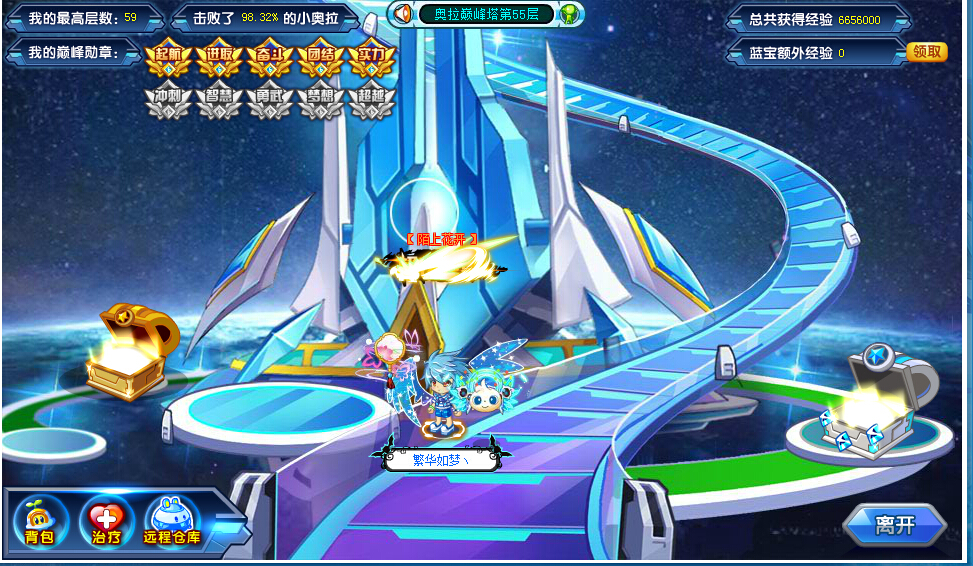
Task: Open the 背包 backpack
Action: point(41,520)
